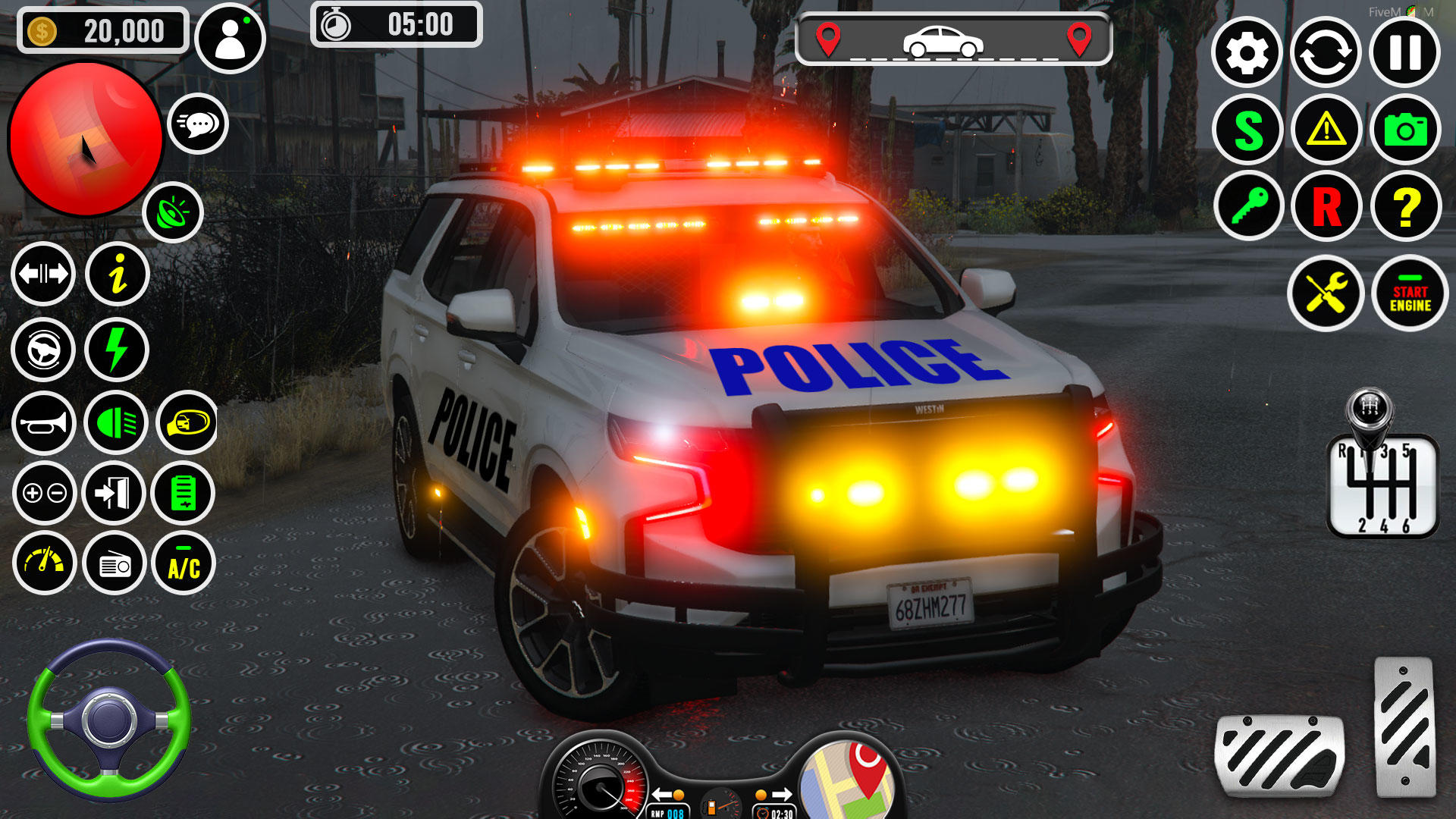Screen dimensions: 1456x819
Task: Activate the siren with the green S icon
Action: (1247, 130)
